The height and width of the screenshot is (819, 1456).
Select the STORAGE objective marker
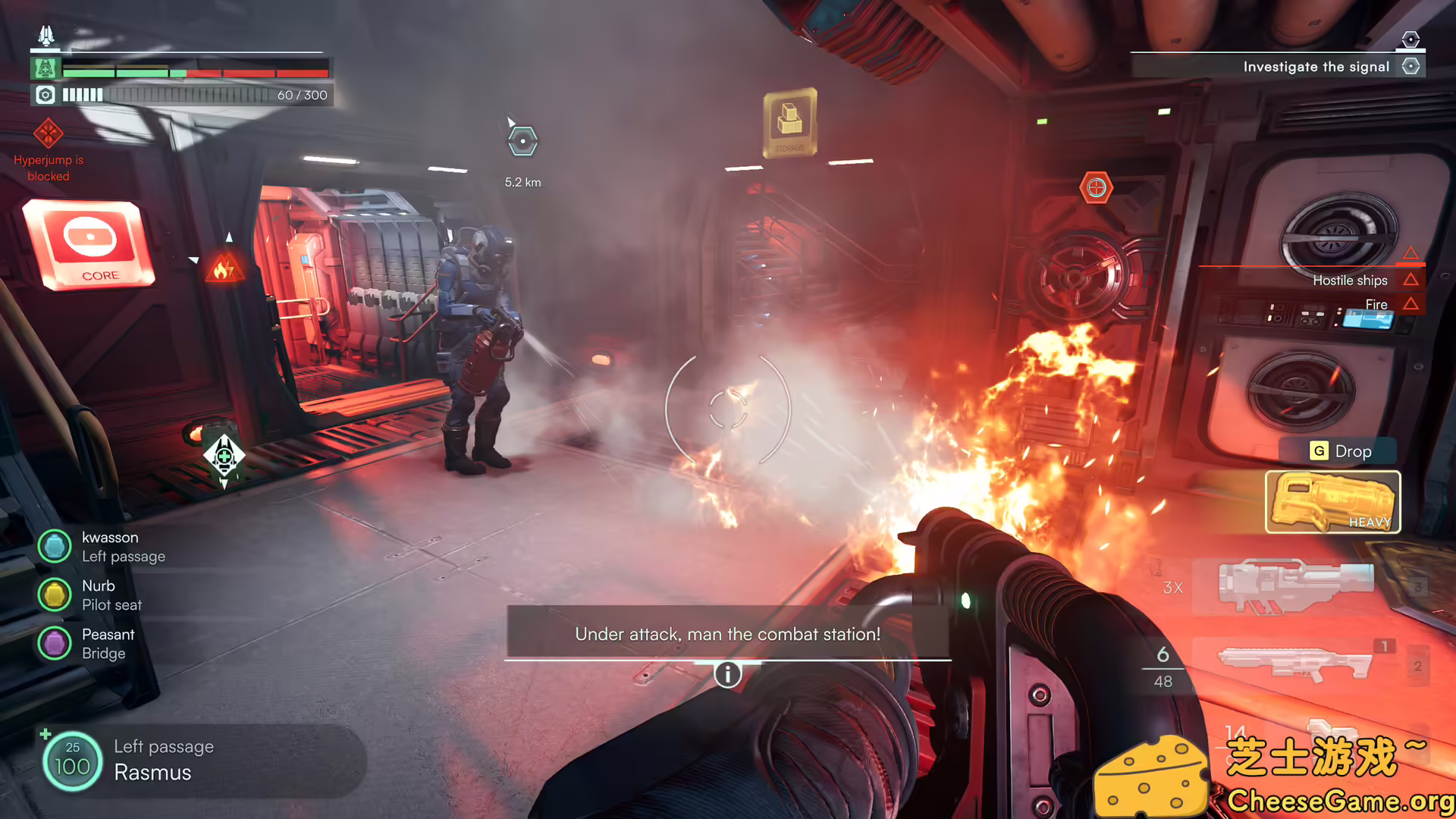click(x=789, y=124)
